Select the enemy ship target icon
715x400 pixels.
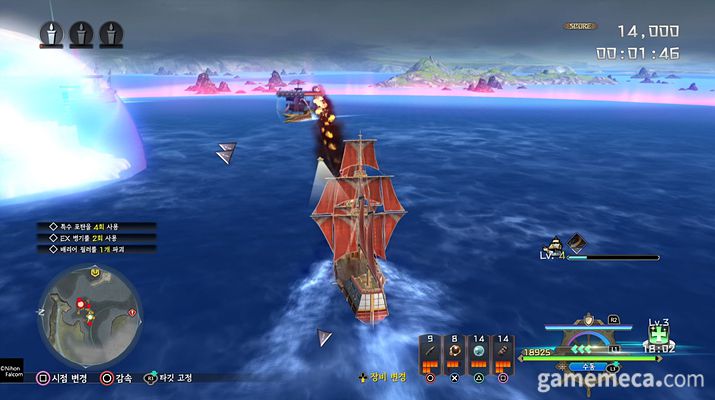click(553, 243)
